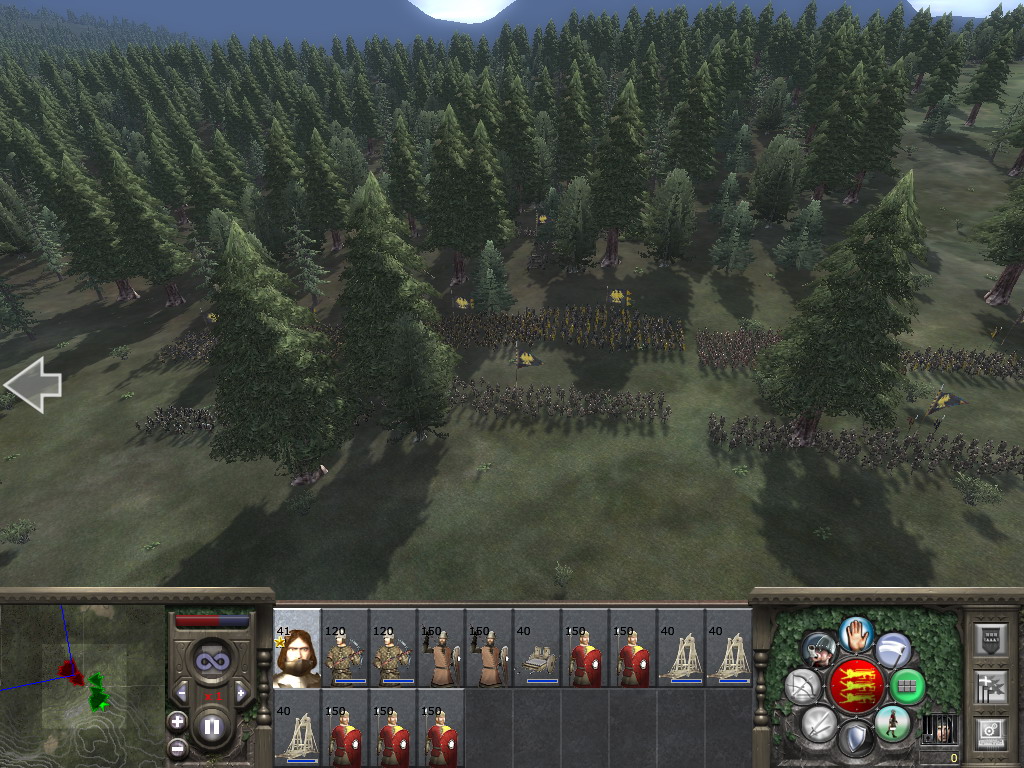This screenshot has width=1024, height=768.
Task: Zoom out the minimap
Action: 177,746
